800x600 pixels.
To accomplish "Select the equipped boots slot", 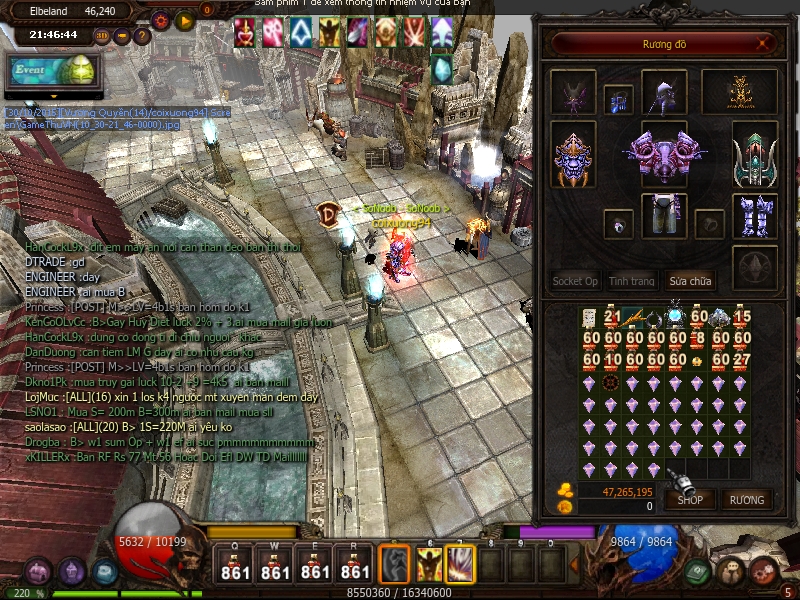I will coord(755,216).
